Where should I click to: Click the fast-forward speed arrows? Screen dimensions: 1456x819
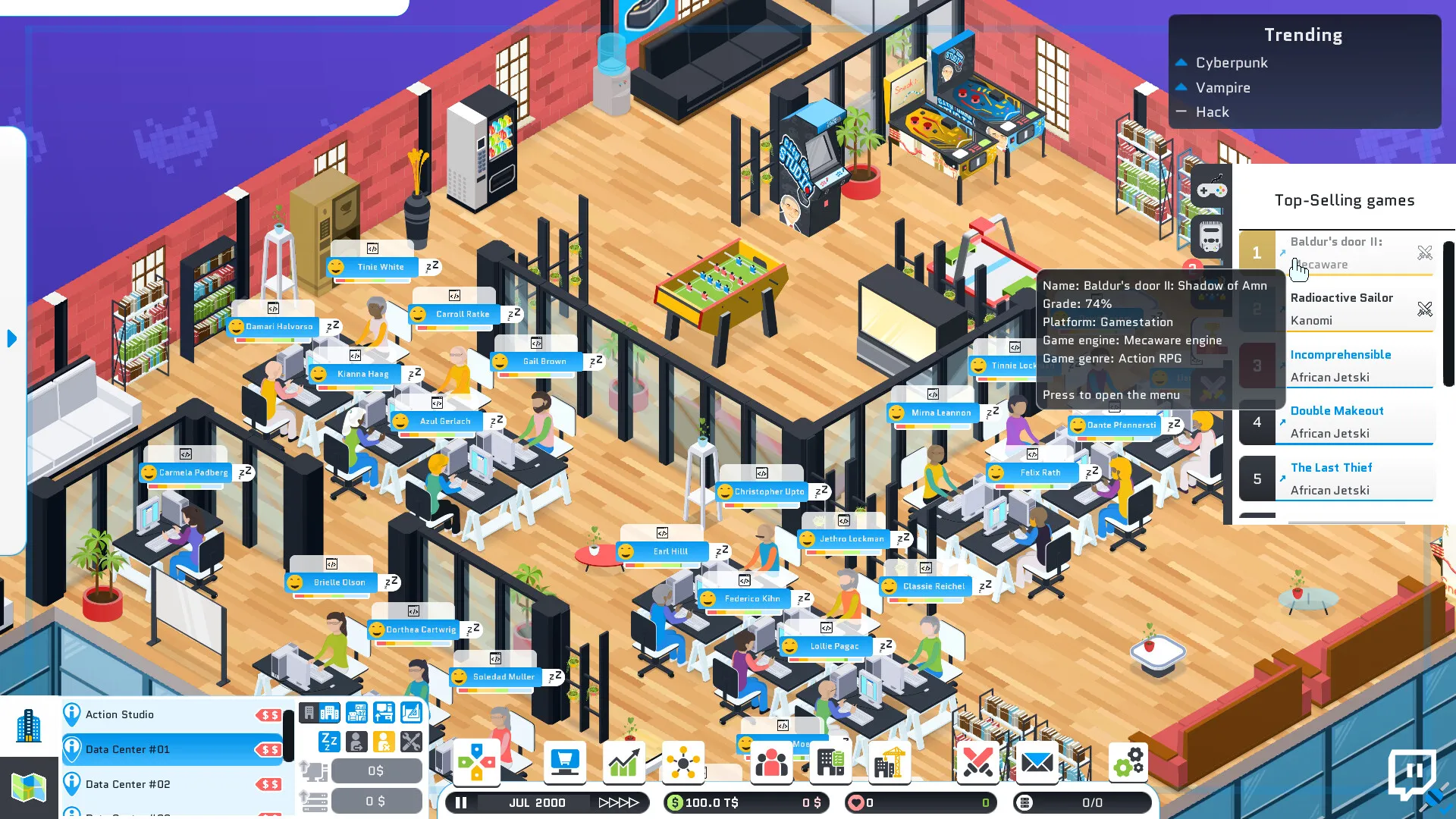coord(620,802)
